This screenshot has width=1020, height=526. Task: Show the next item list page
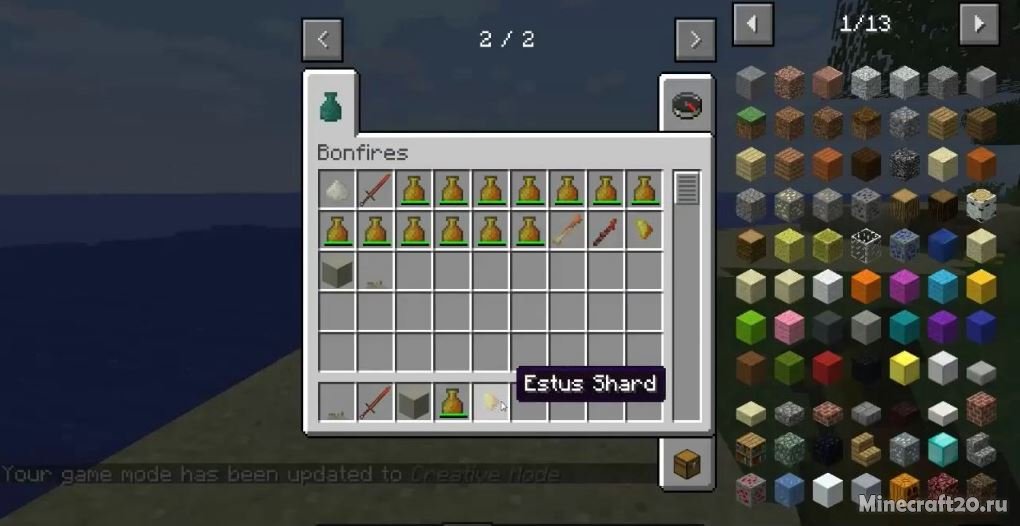(x=979, y=24)
